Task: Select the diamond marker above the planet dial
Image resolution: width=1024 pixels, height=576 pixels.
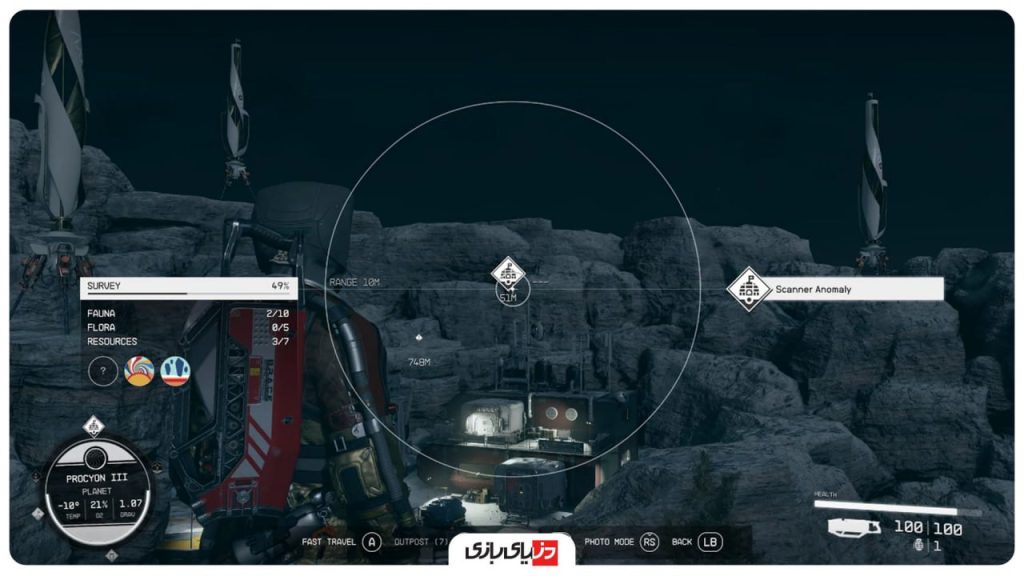Action: (93, 426)
